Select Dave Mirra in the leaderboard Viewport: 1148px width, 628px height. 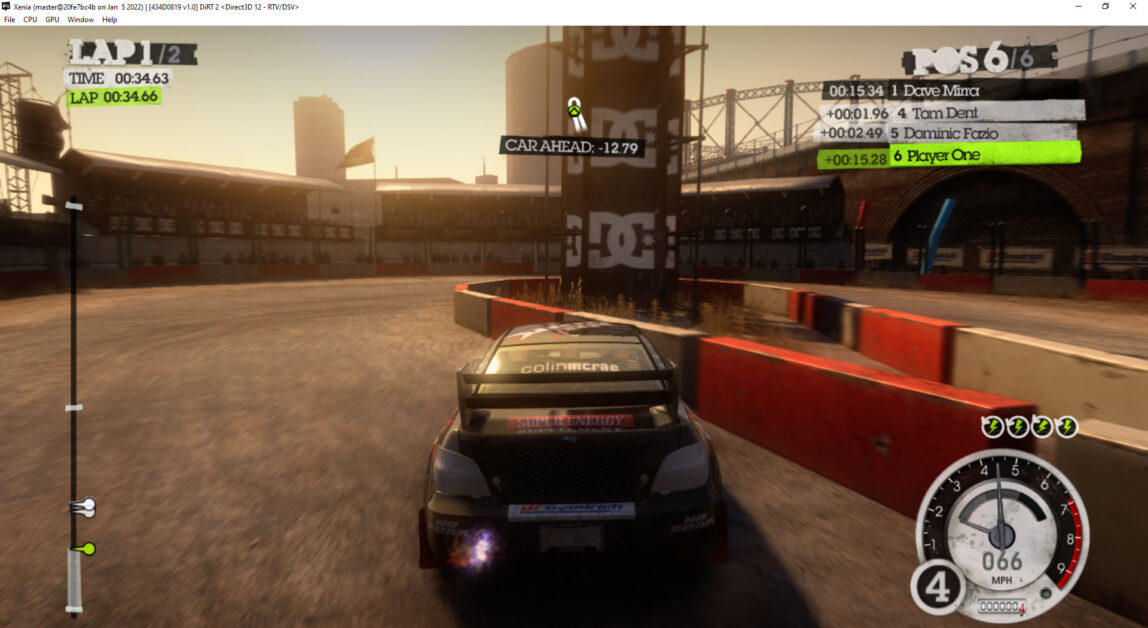click(949, 91)
